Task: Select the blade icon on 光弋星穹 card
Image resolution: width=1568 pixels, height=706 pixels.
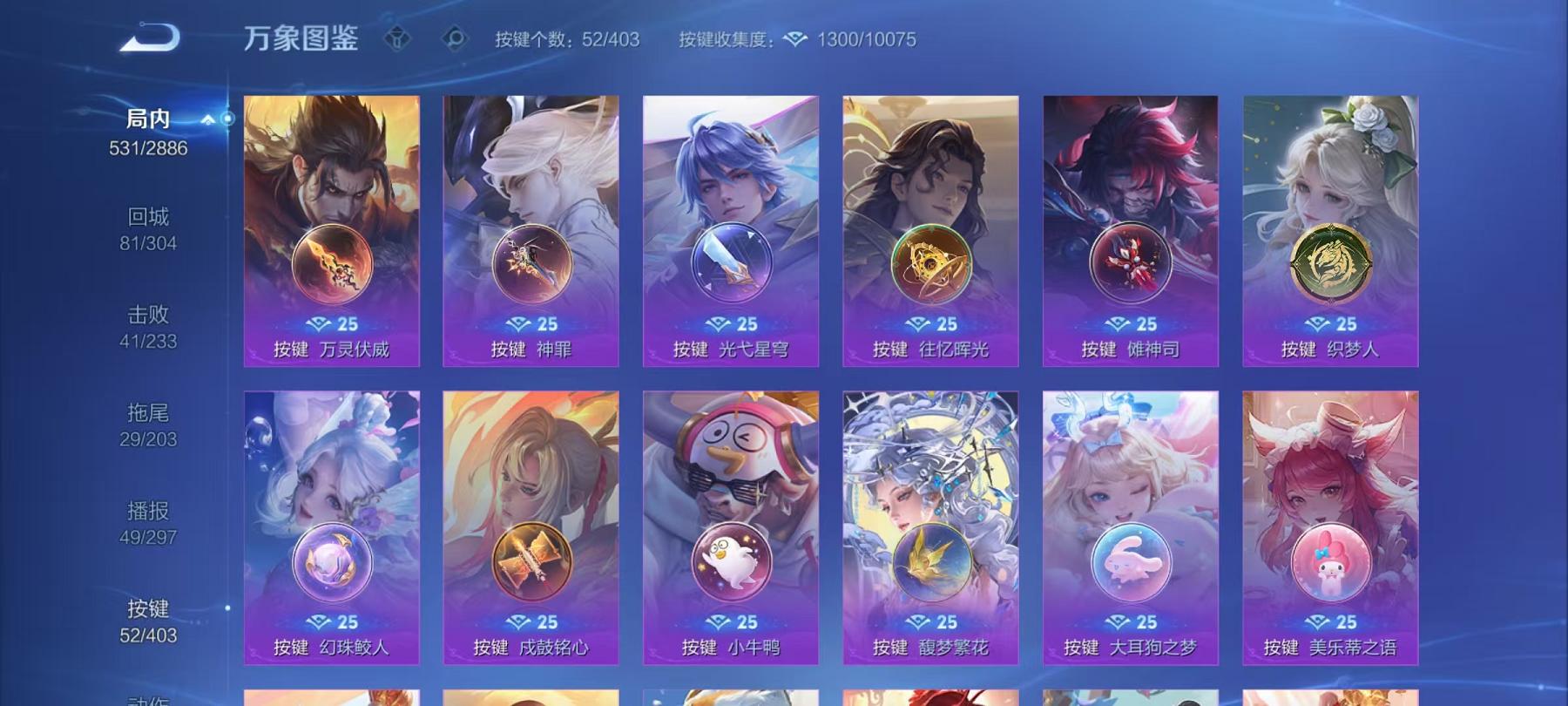Action: 732,263
